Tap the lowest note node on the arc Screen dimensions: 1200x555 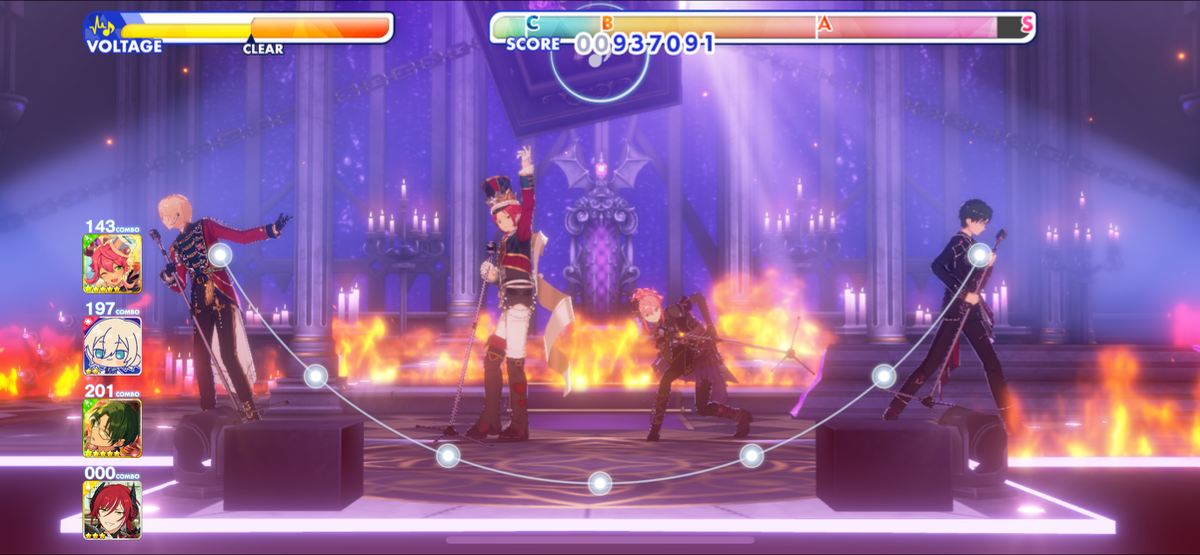(x=599, y=483)
